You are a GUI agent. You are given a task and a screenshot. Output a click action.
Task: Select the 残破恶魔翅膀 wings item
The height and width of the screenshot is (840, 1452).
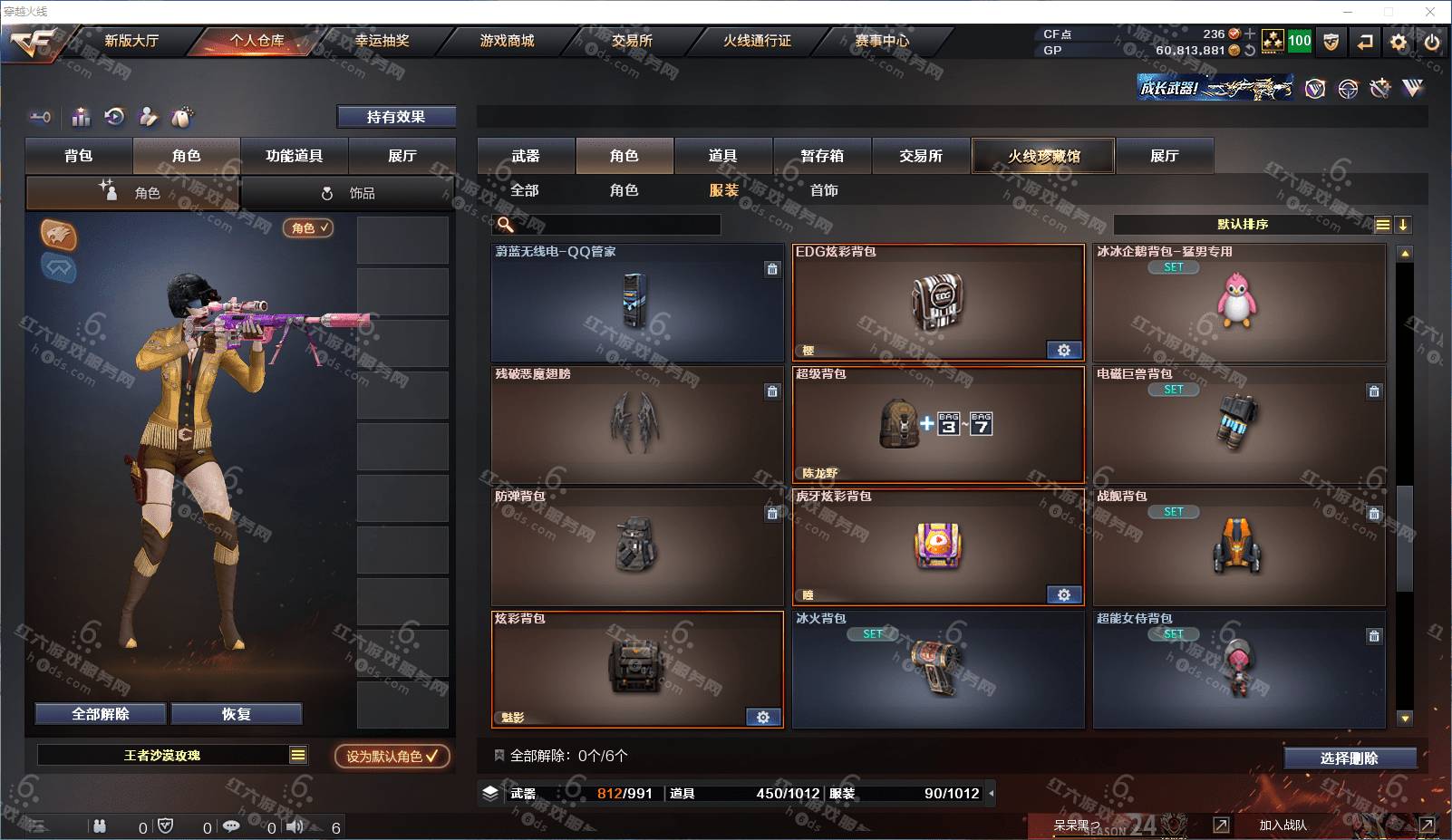(636, 425)
